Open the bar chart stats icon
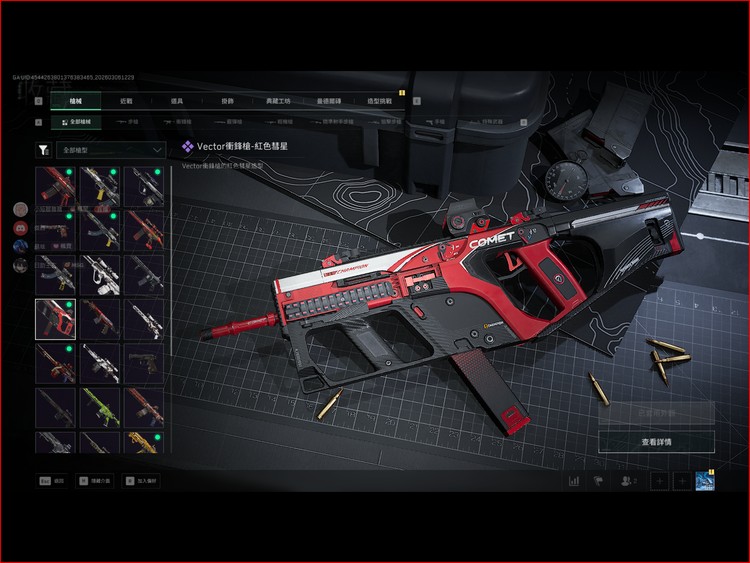This screenshot has width=750, height=563. (x=574, y=481)
